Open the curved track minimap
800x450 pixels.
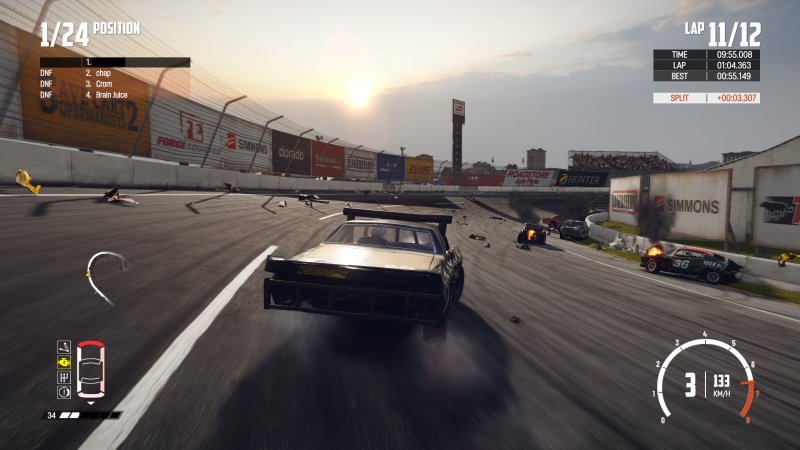coord(104,272)
